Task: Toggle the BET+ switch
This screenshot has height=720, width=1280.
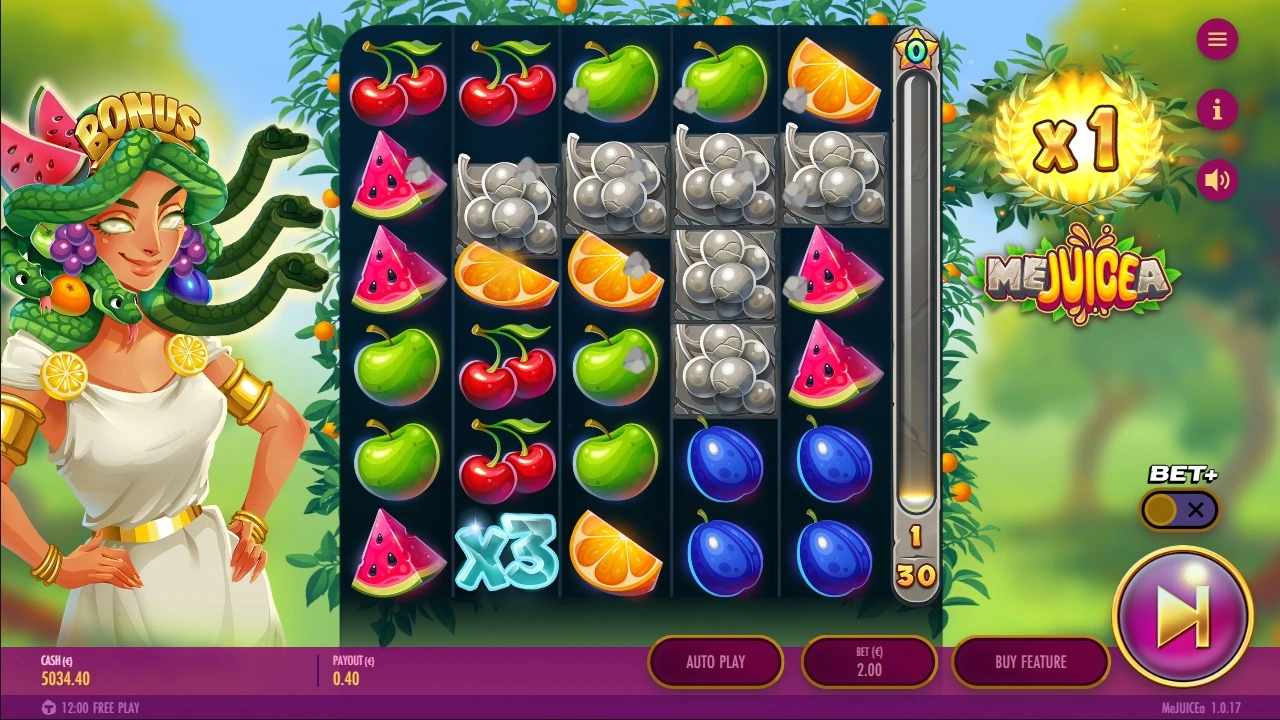Action: (x=1180, y=510)
